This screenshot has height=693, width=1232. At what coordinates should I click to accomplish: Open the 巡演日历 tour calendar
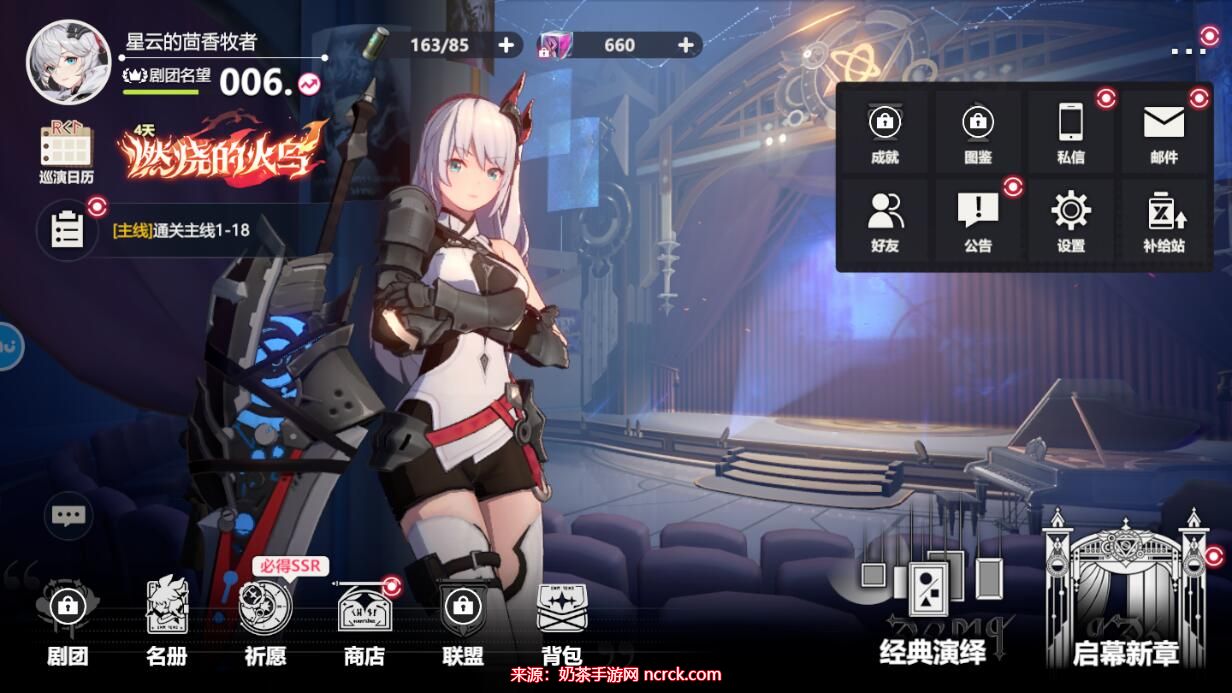(x=66, y=153)
